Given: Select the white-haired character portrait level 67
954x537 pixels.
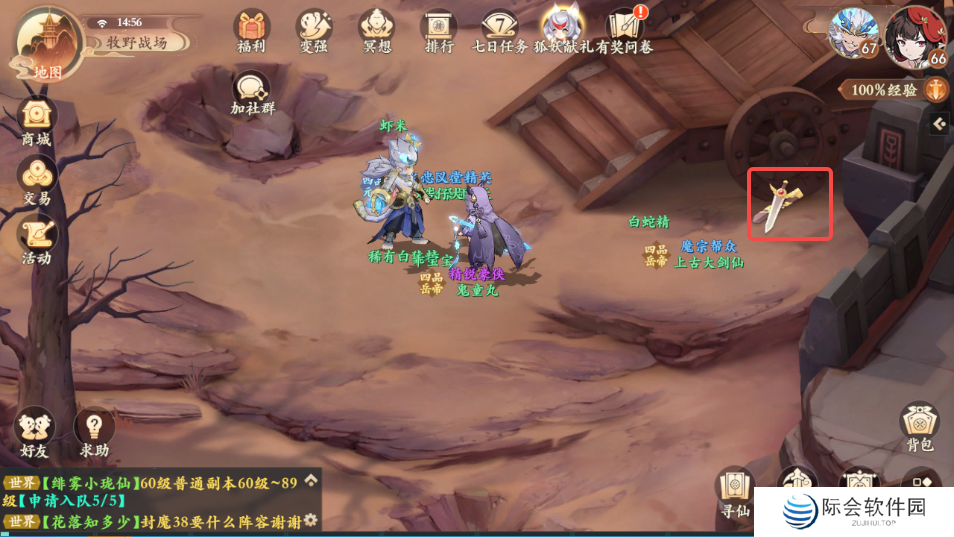Looking at the screenshot, I should tap(854, 34).
